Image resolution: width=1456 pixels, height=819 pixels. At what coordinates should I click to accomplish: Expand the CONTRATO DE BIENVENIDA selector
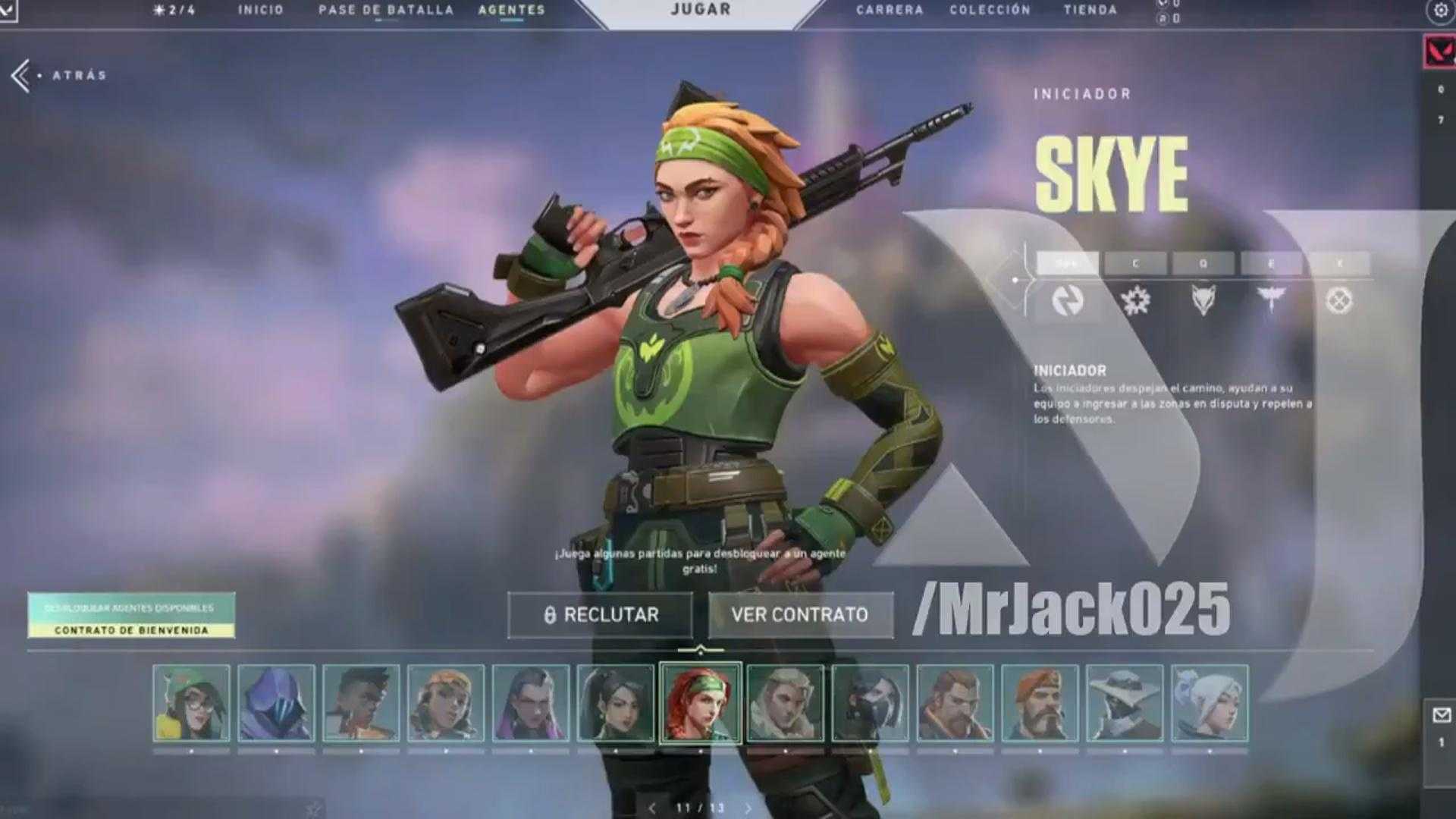tap(130, 629)
